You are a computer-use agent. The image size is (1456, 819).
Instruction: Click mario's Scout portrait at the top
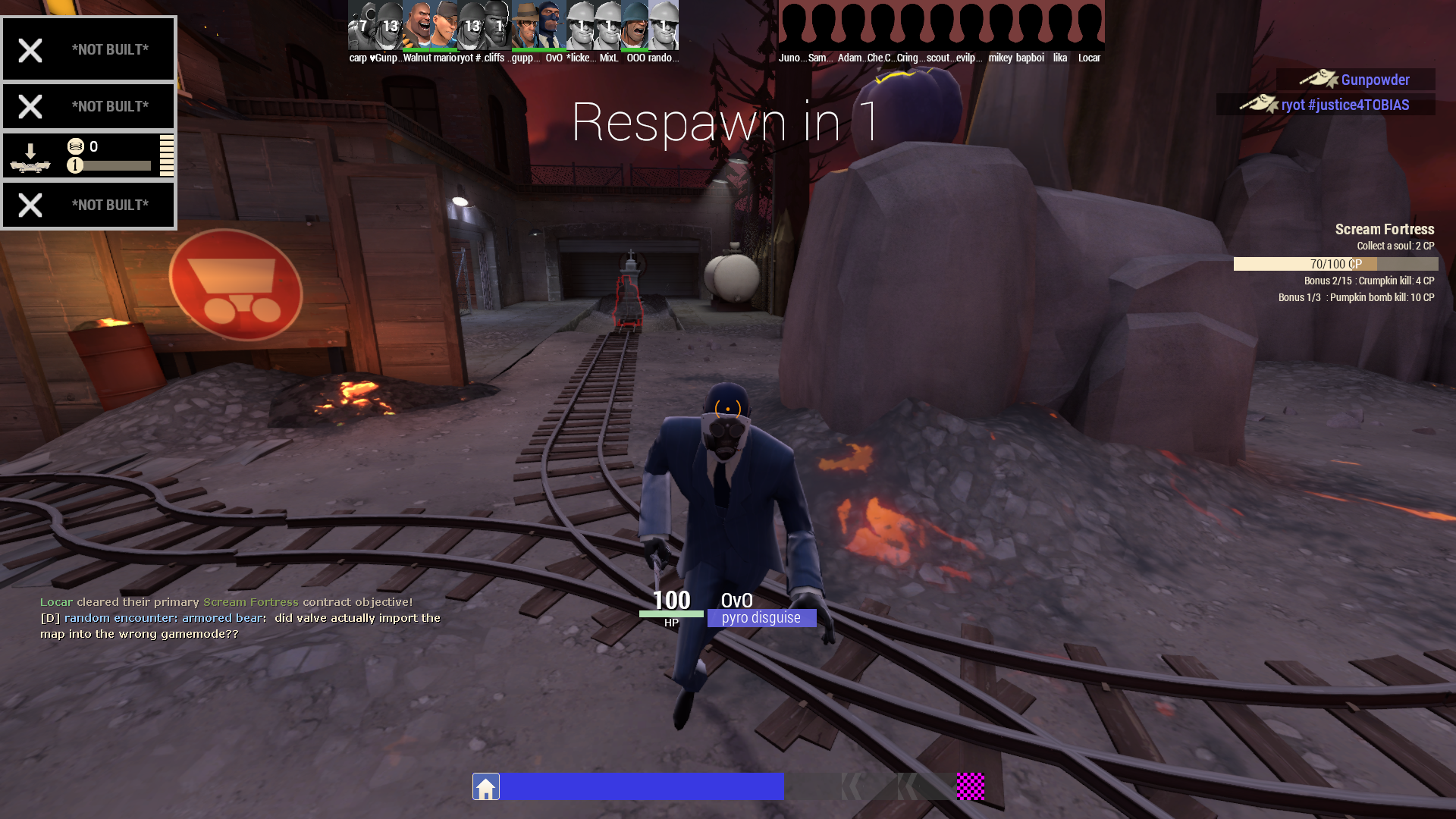tap(443, 25)
